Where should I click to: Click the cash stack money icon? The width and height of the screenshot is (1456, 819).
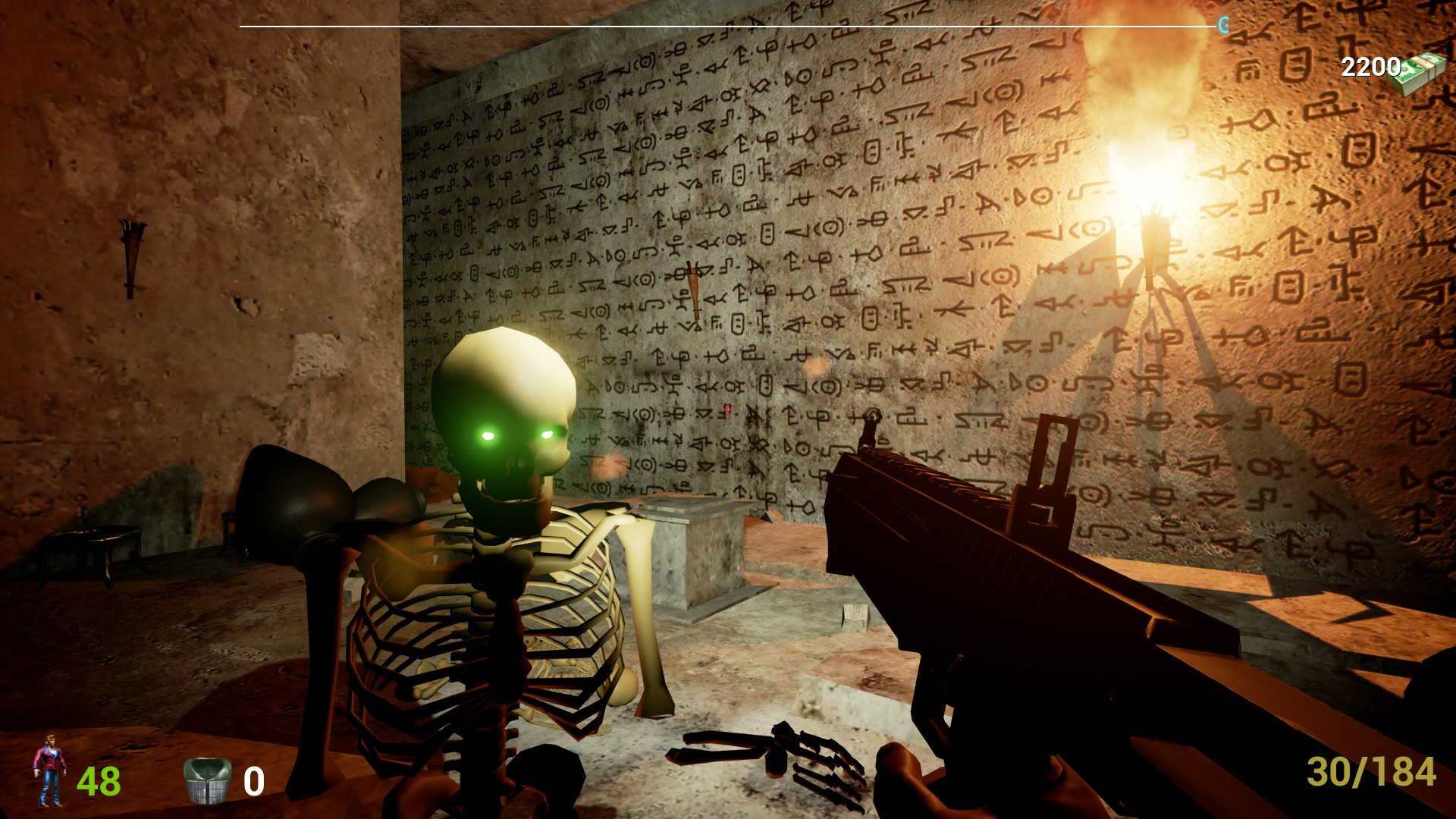click(1418, 74)
